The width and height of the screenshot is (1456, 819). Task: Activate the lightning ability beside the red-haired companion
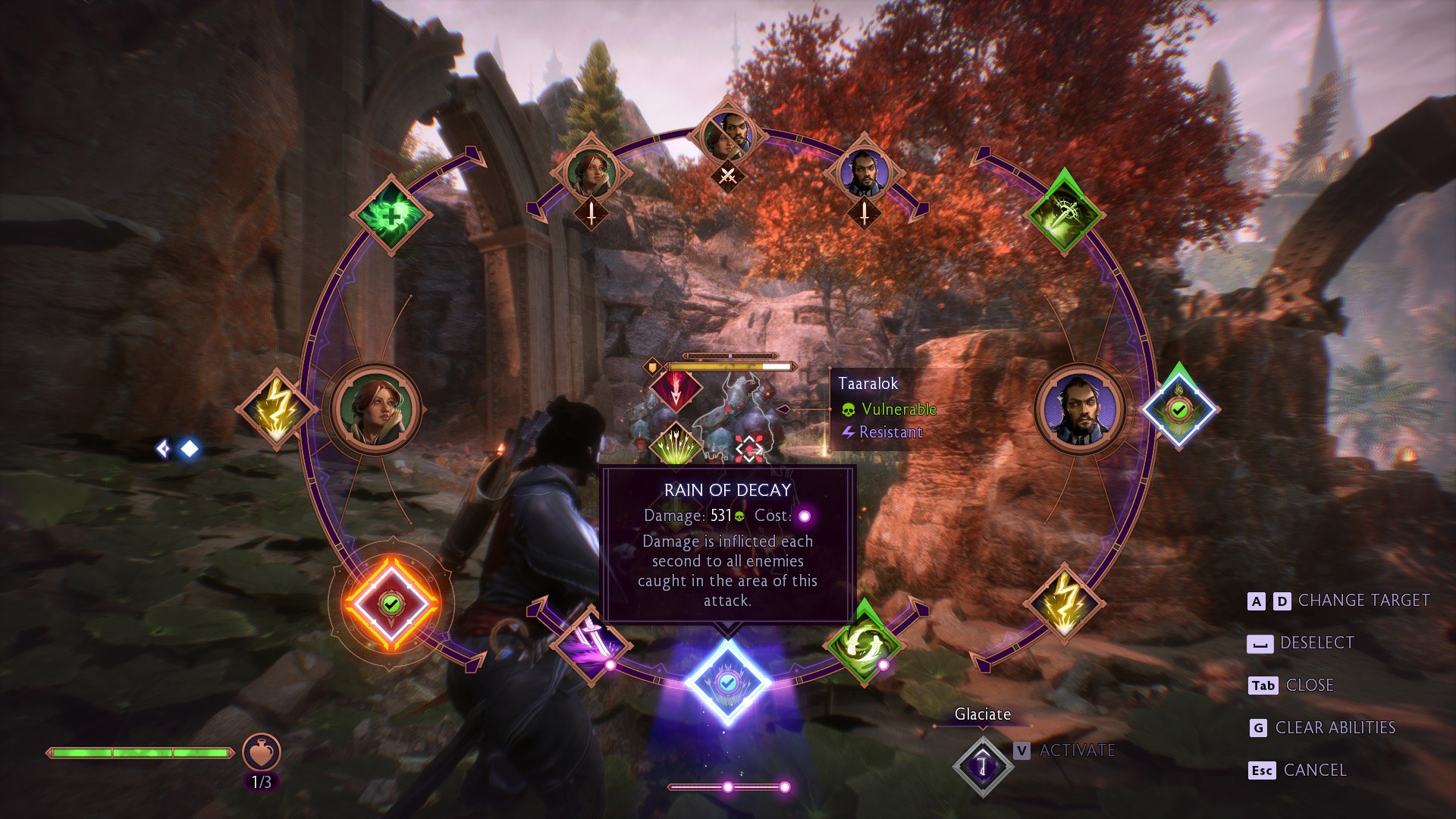click(x=275, y=409)
